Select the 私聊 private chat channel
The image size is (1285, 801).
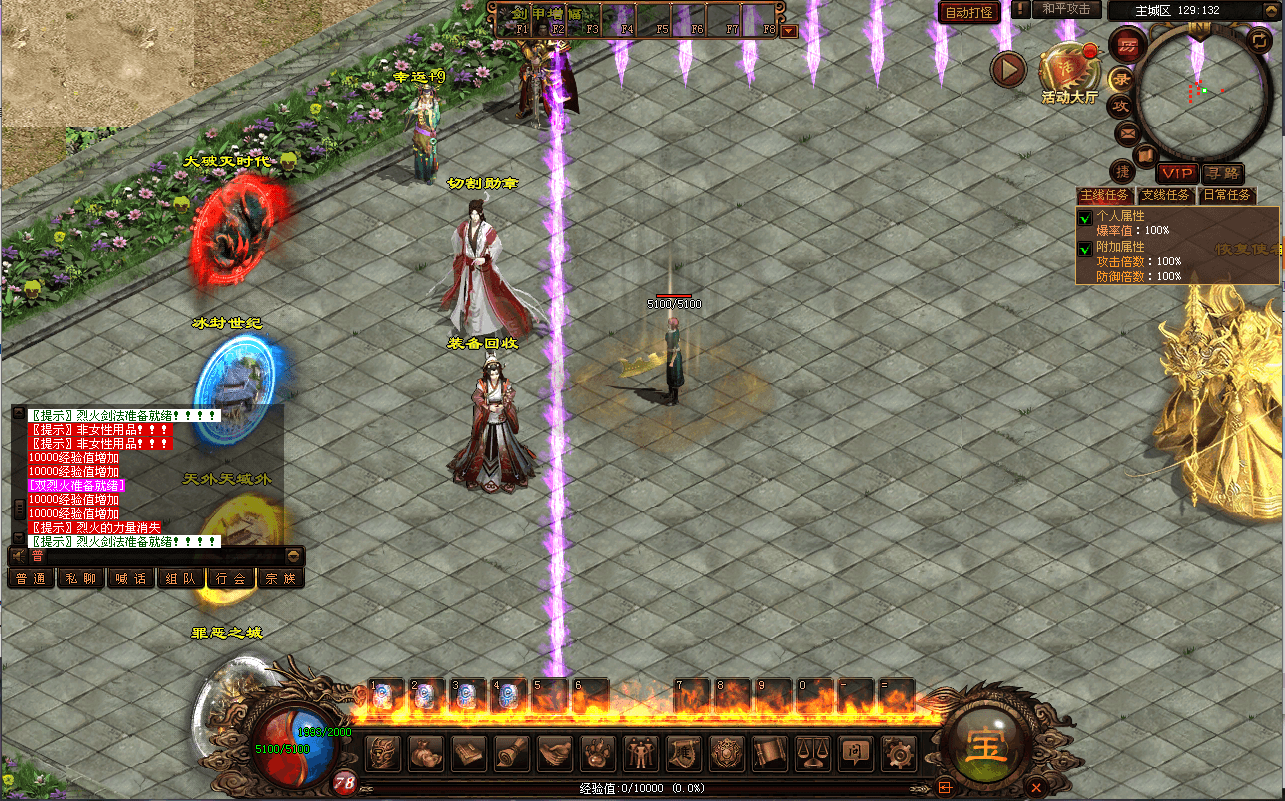[x=81, y=578]
